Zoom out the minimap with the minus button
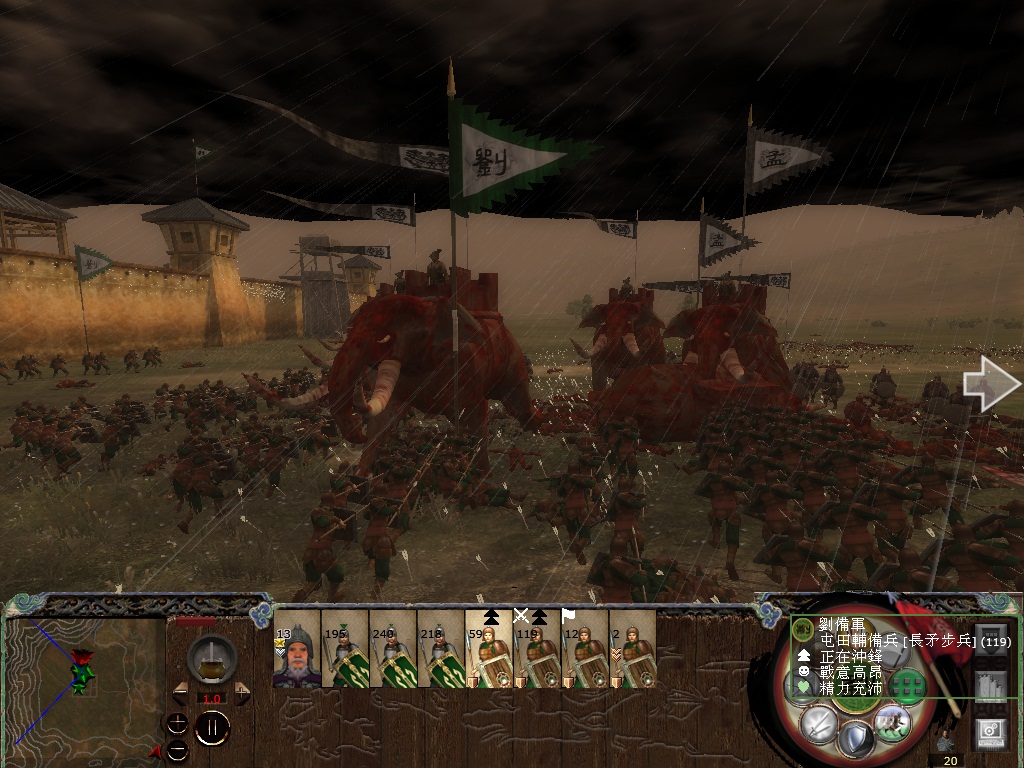 (x=177, y=749)
